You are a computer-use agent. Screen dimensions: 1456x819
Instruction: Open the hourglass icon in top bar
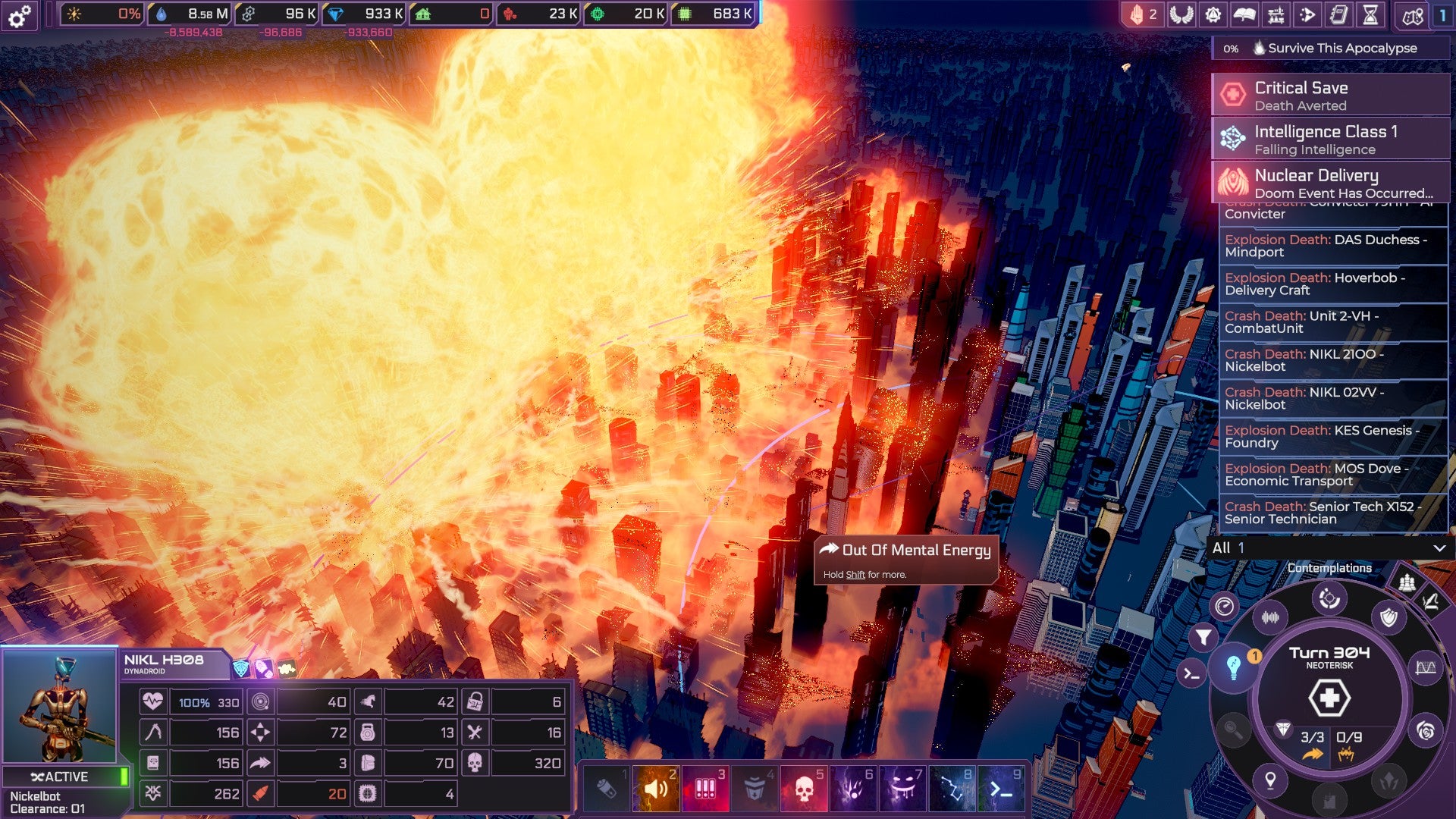pyautogui.click(x=1371, y=14)
